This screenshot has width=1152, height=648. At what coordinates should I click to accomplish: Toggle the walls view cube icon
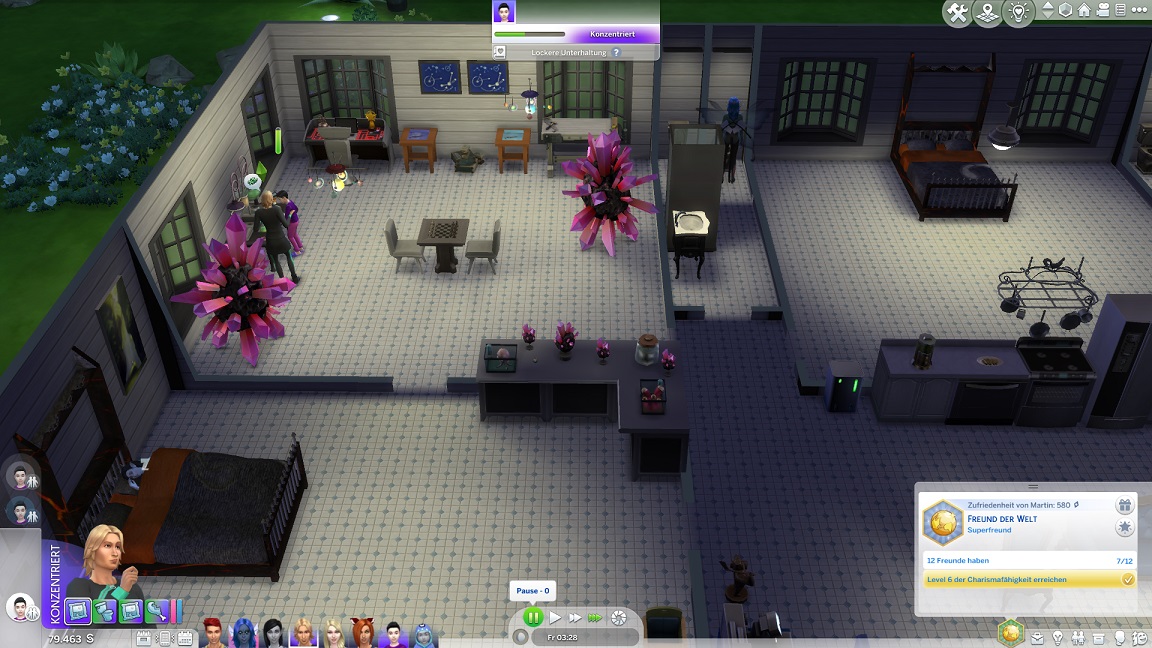click(1066, 11)
